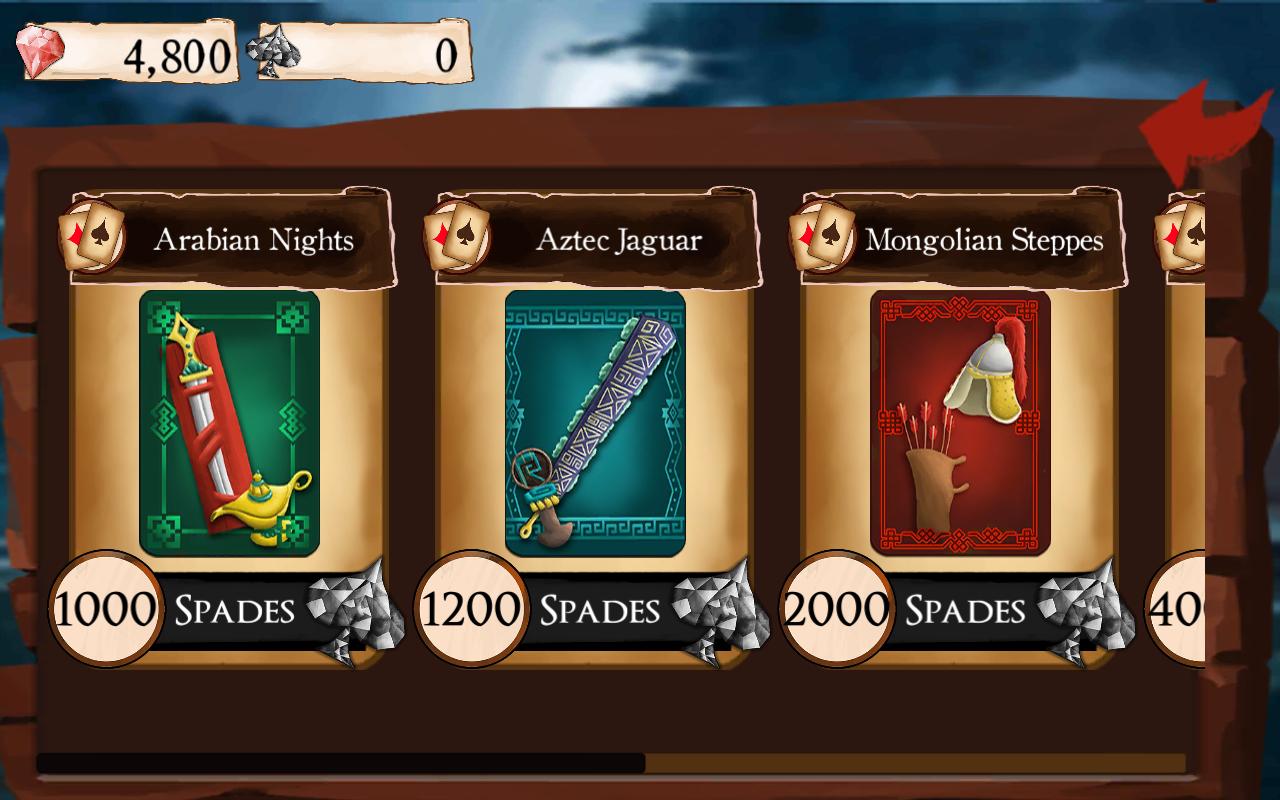
Task: Select the partially visible fourth deck card icon
Action: coord(1182,234)
